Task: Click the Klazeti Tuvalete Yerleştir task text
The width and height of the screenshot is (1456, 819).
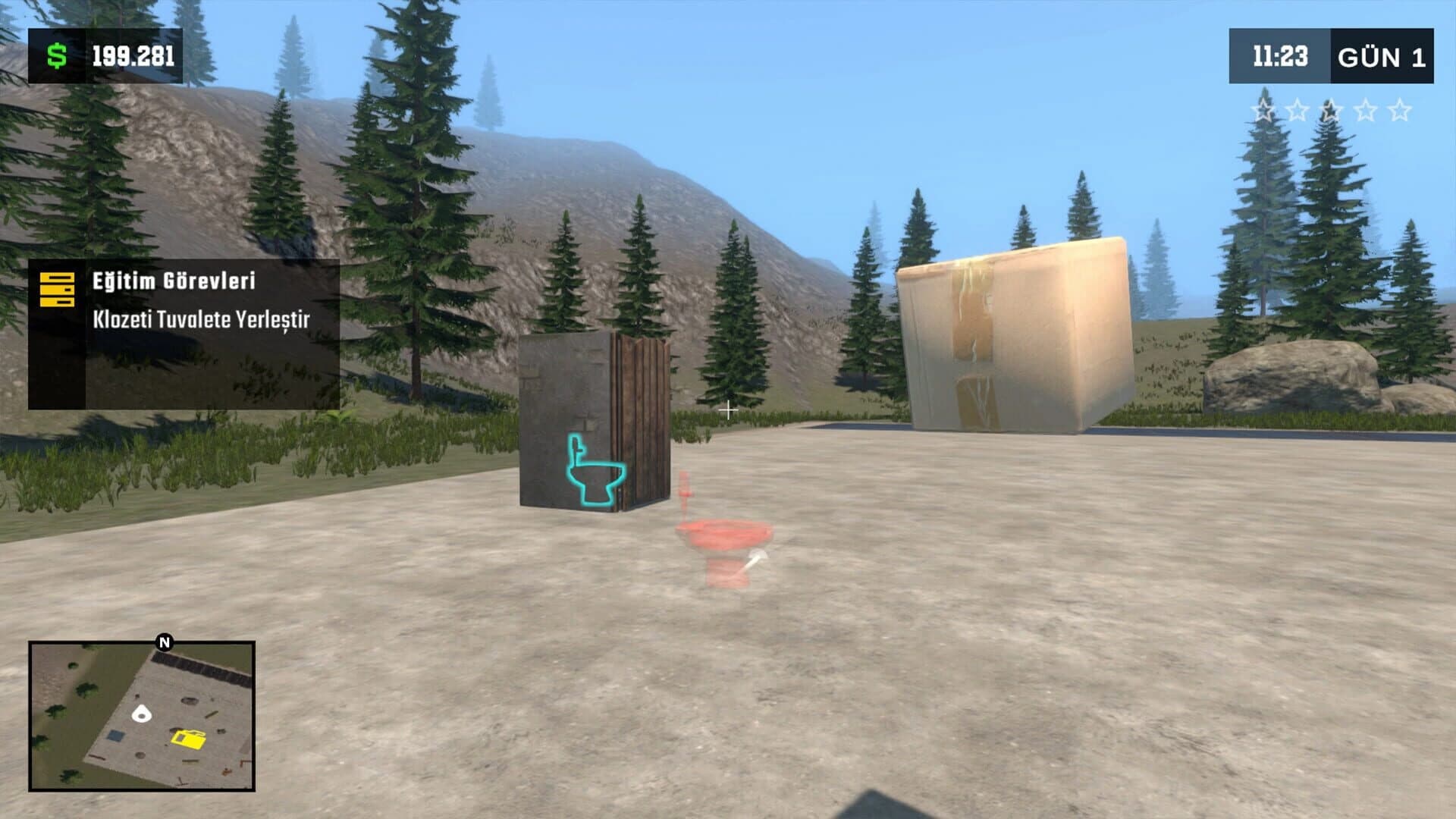Action: (x=203, y=321)
